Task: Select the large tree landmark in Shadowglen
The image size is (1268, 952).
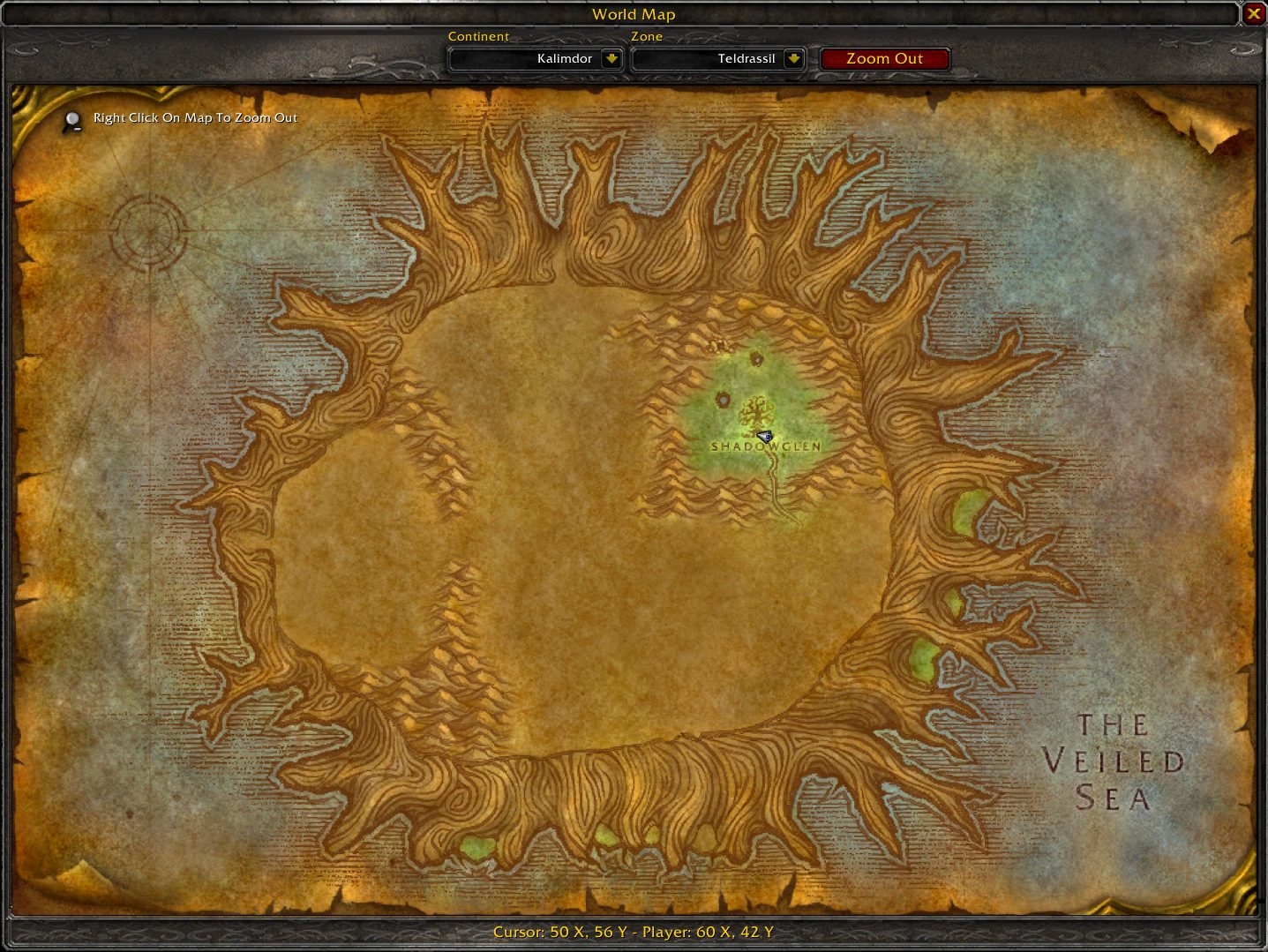Action: [755, 413]
